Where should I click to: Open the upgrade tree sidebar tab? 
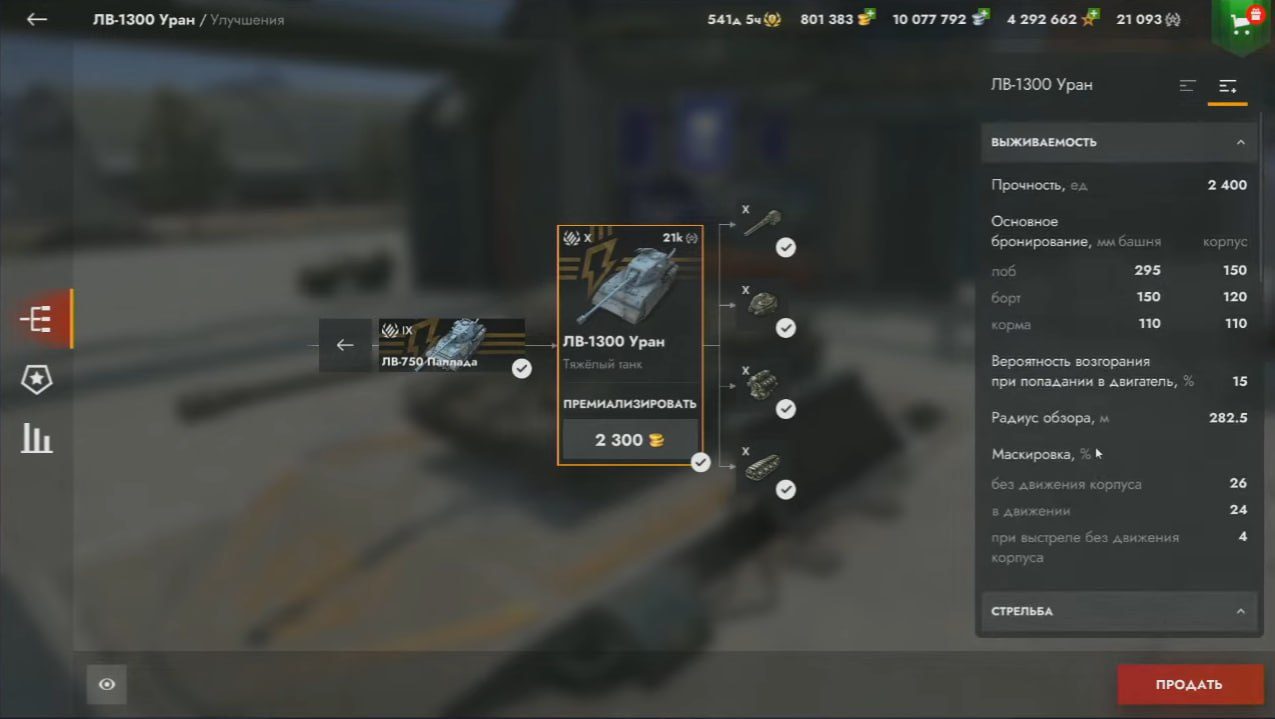click(37, 319)
